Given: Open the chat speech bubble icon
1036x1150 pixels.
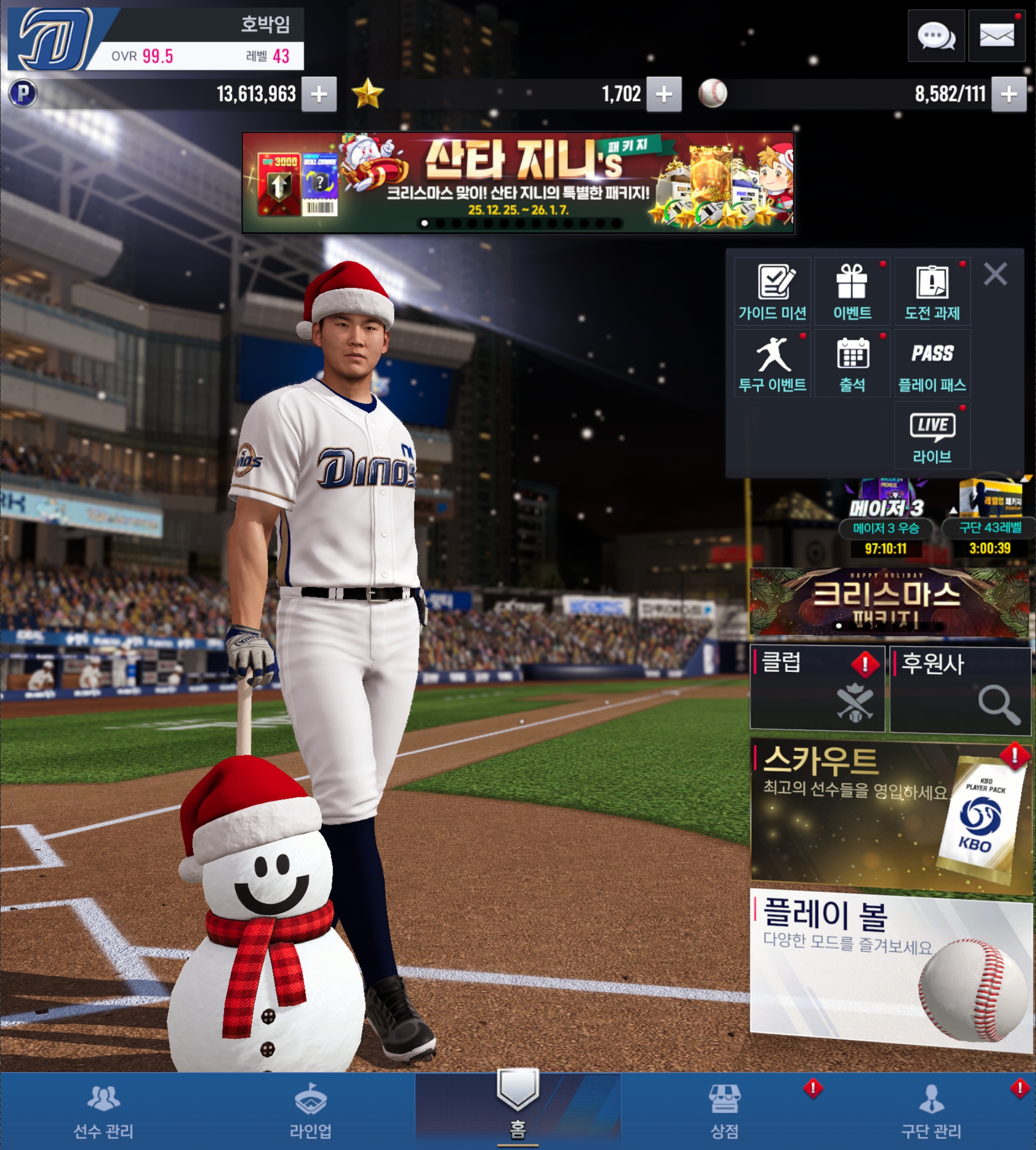Looking at the screenshot, I should (936, 36).
